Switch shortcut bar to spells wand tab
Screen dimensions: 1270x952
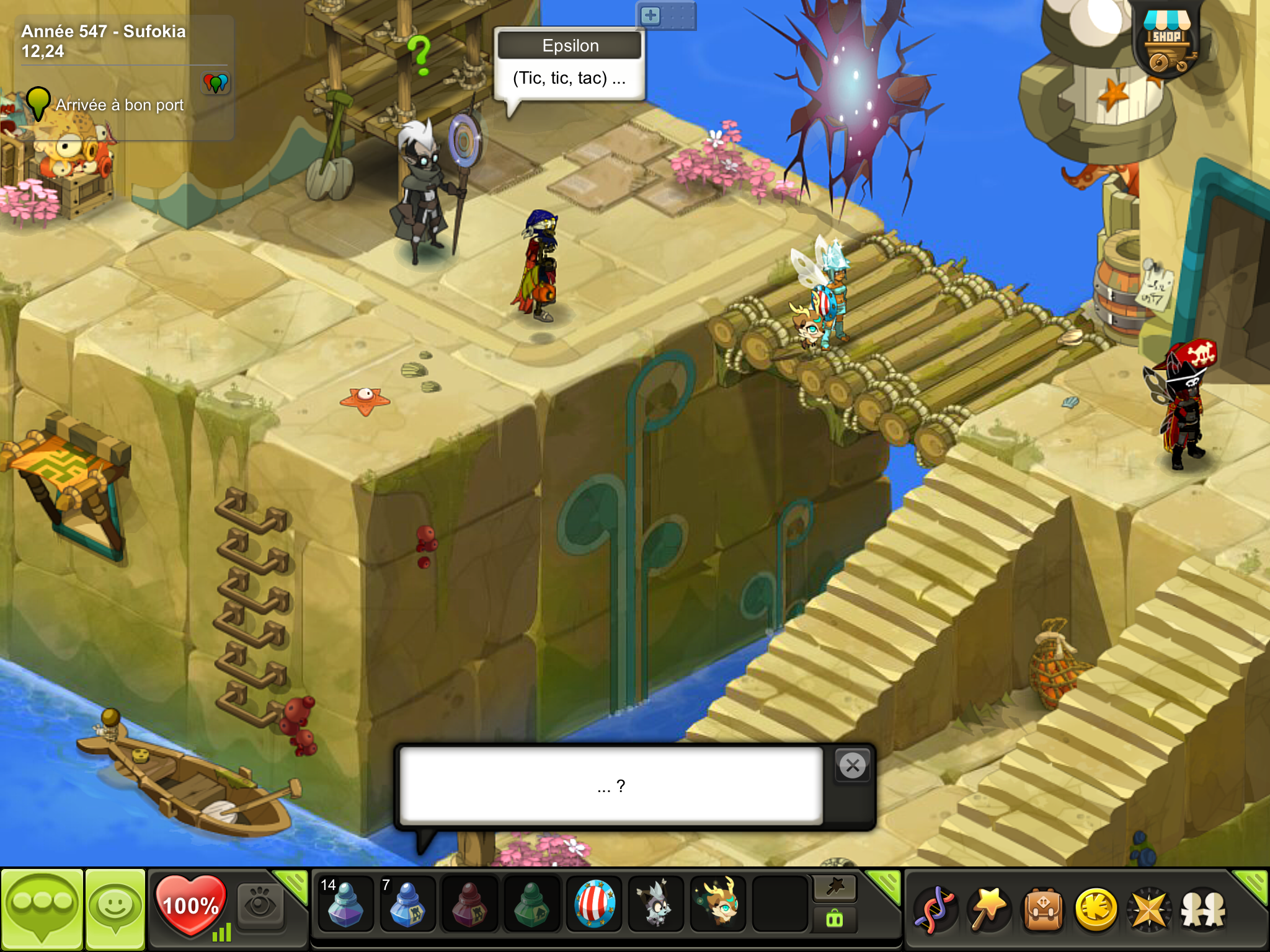[835, 888]
